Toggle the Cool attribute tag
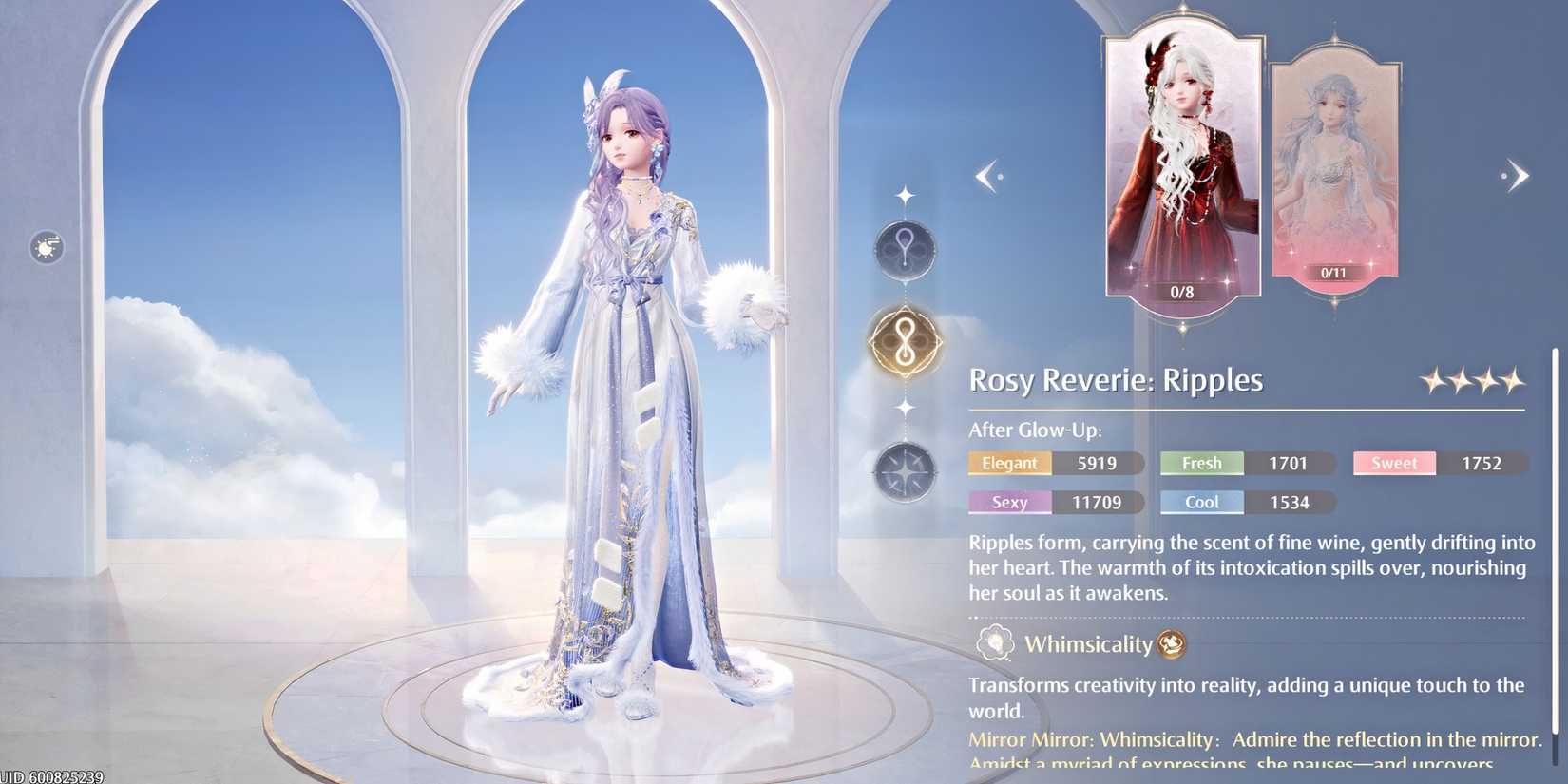The width and height of the screenshot is (1568, 784). click(1201, 502)
